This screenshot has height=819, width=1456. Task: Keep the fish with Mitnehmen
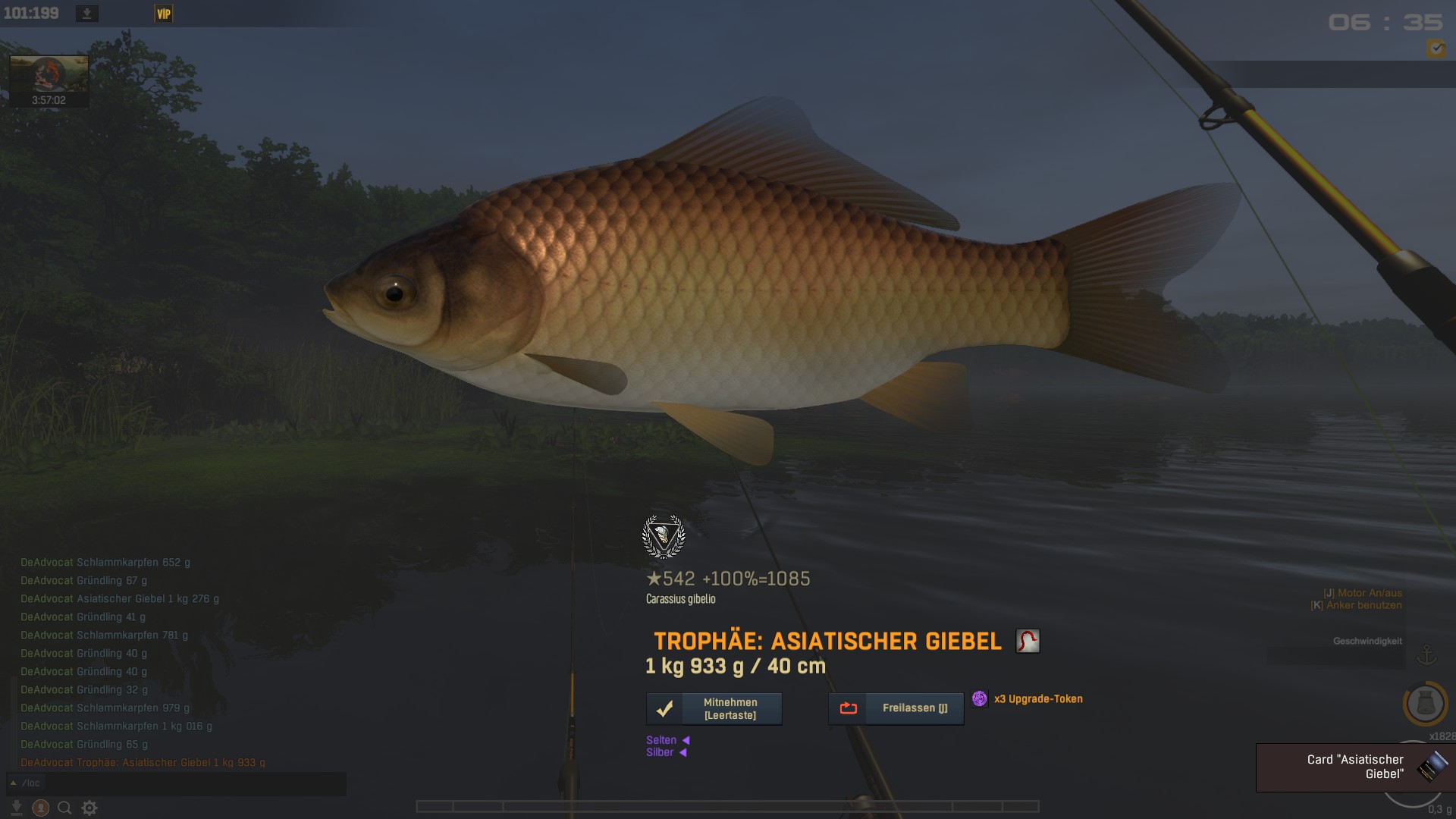tap(714, 709)
